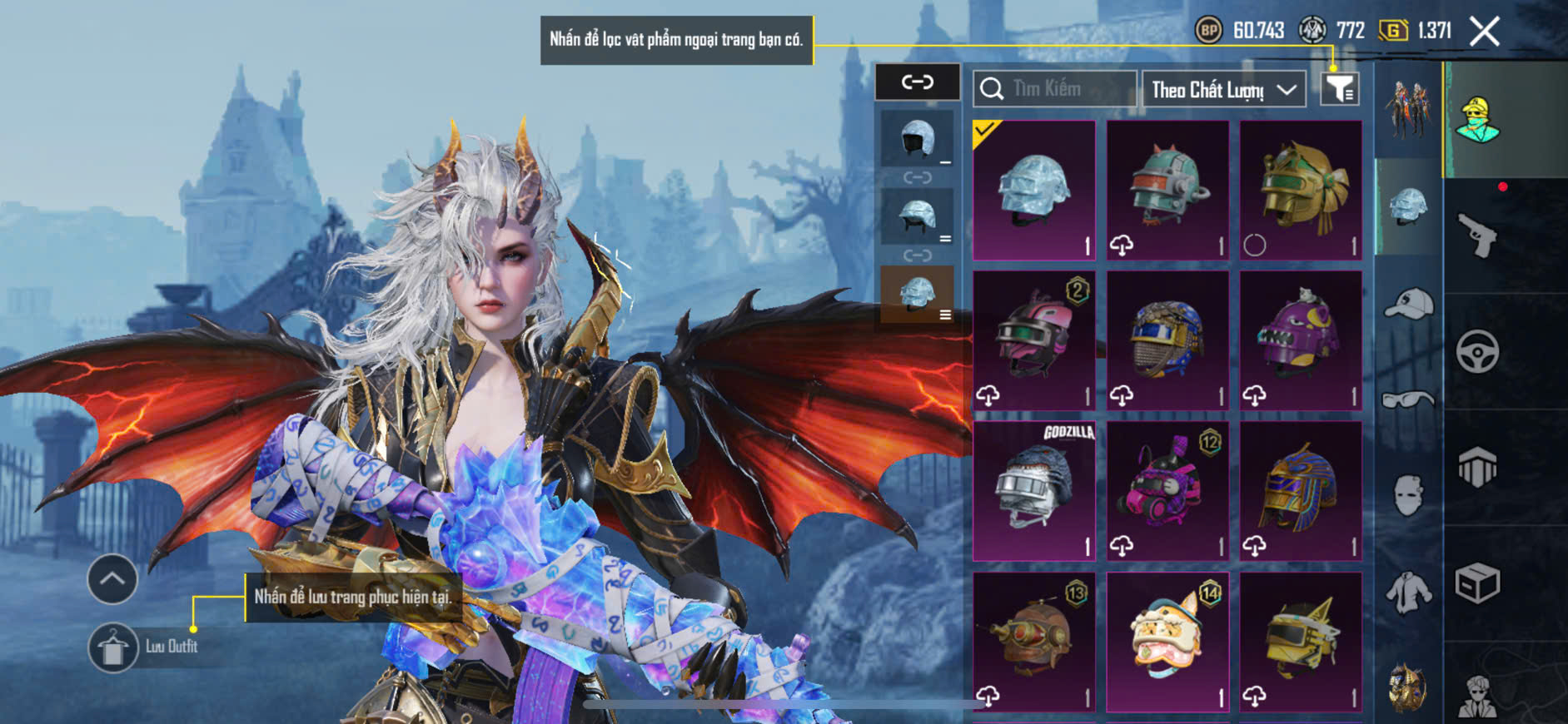Select the equipped ice blue helmet skin
Viewport: 1568px width, 724px height.
coord(1034,190)
